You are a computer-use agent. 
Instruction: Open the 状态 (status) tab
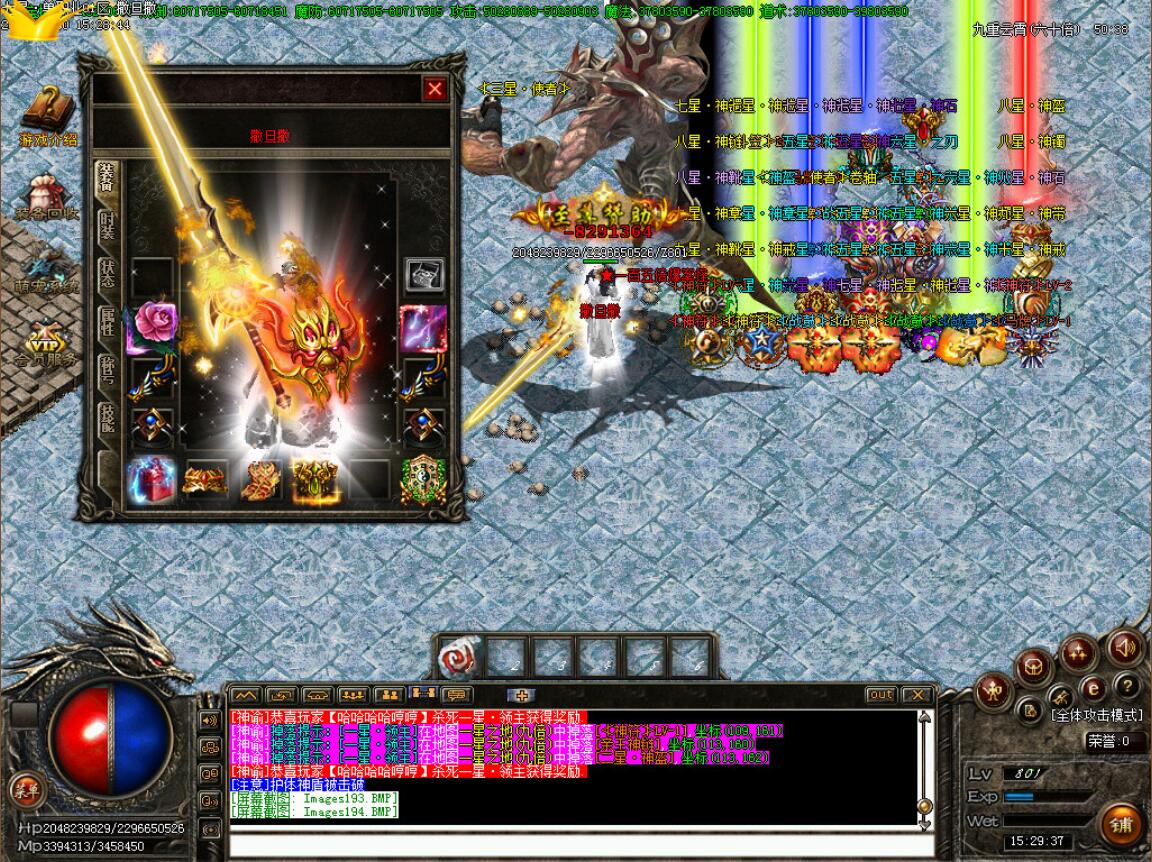pyautogui.click(x=106, y=274)
